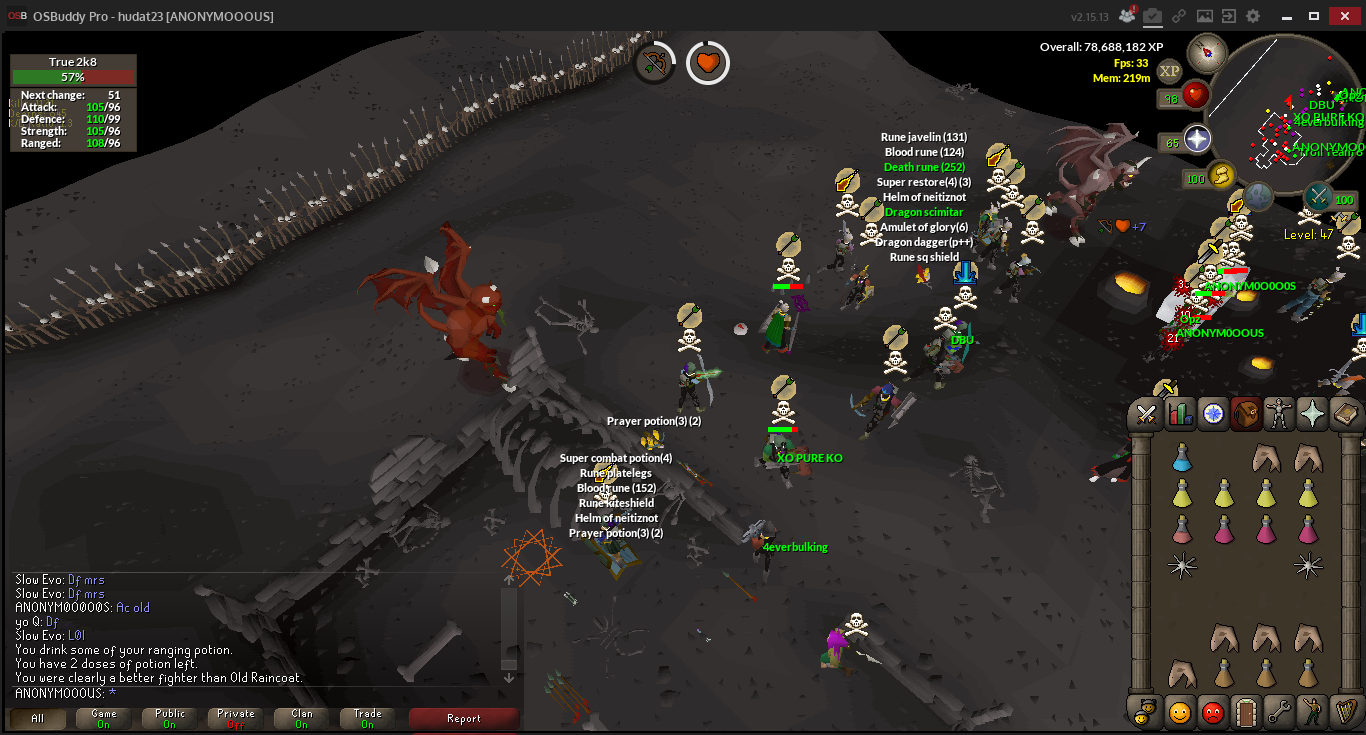Open the Magic spellbook tab
Viewport: 1366px width, 735px height.
click(x=1347, y=413)
